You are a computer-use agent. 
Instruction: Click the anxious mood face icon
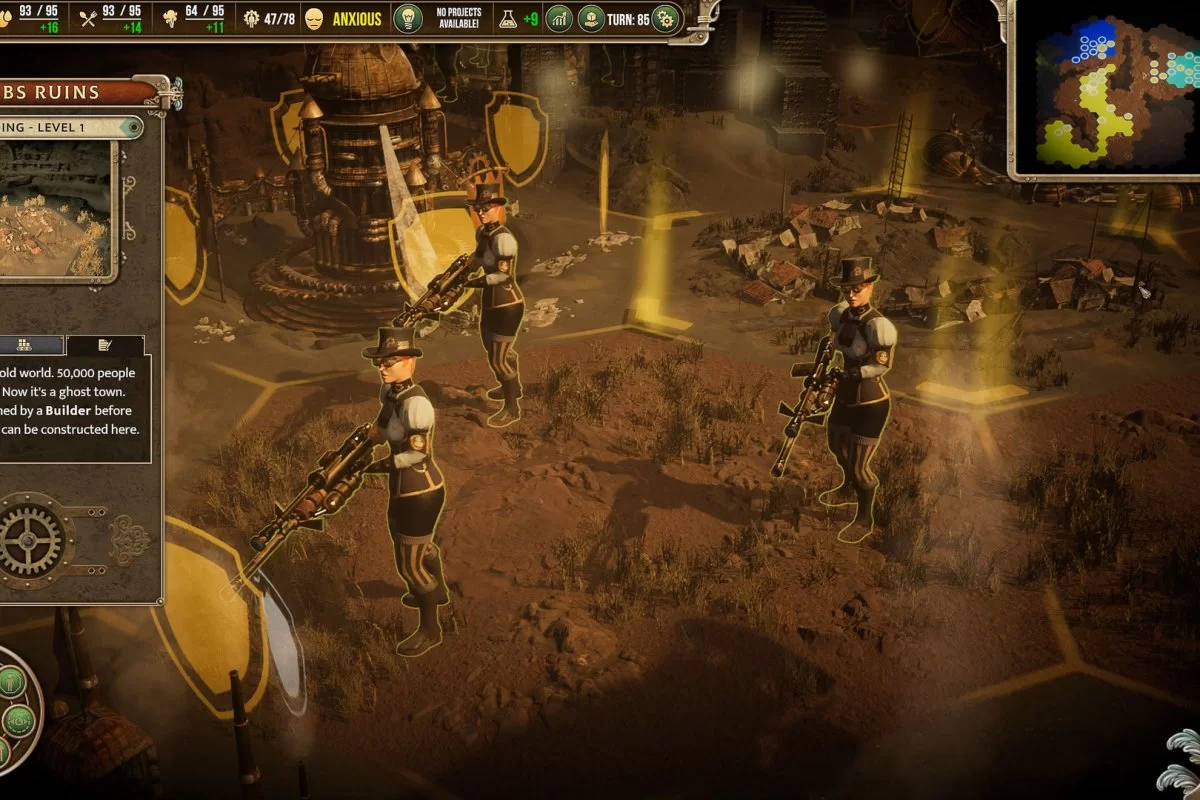(314, 18)
